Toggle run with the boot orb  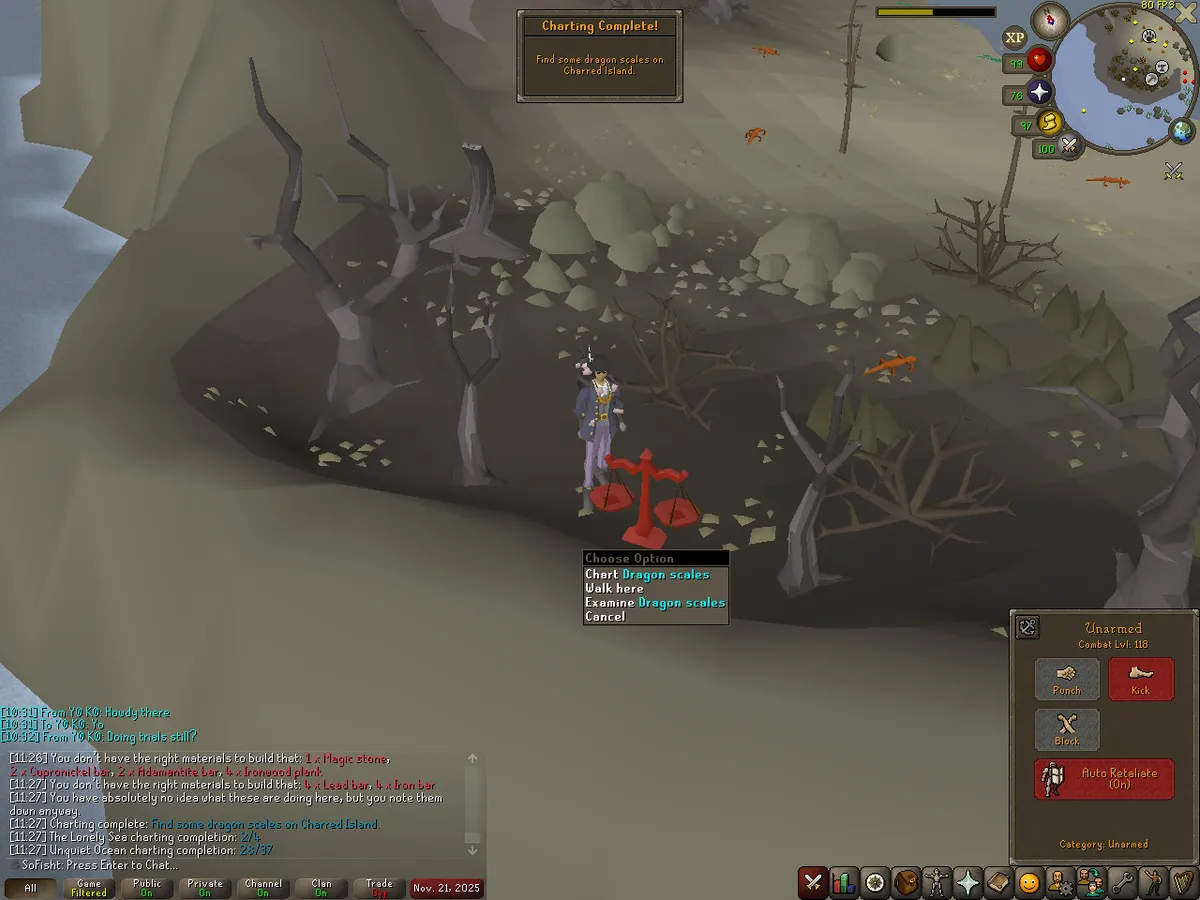(x=1050, y=123)
